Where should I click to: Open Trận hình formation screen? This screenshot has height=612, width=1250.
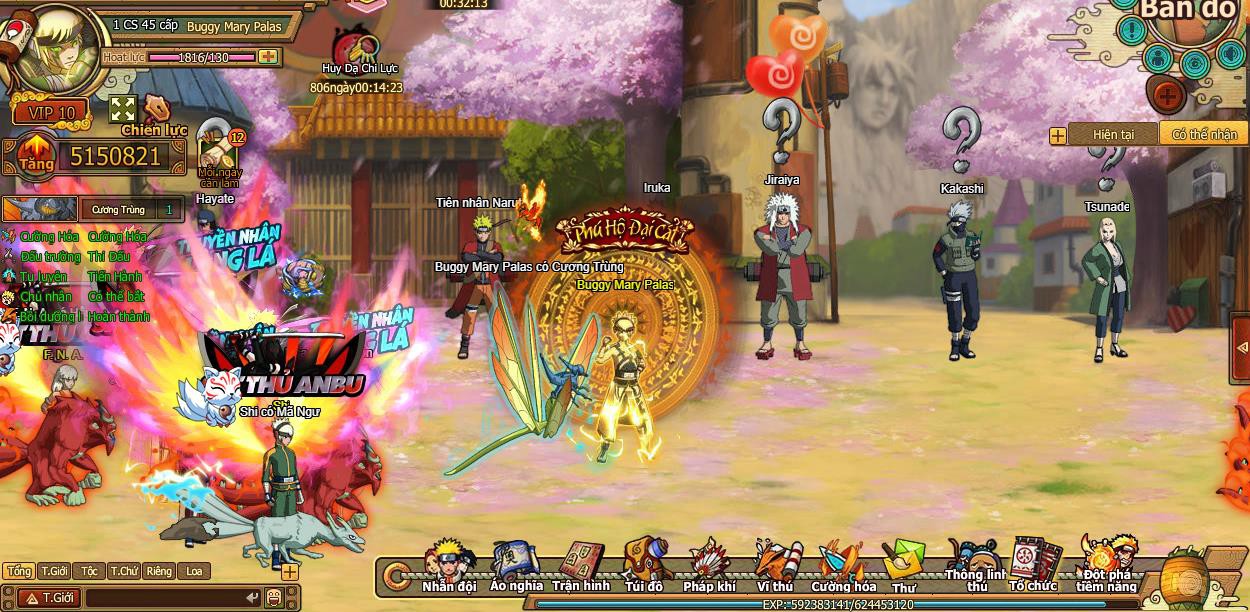coord(580,566)
